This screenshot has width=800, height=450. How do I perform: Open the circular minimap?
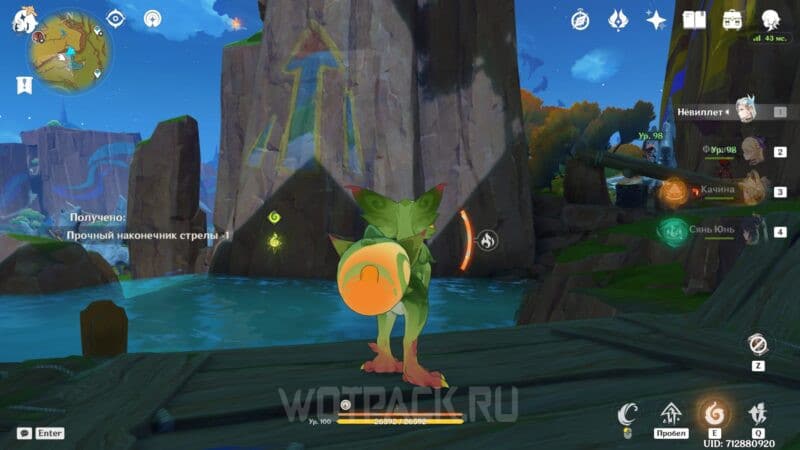62,50
